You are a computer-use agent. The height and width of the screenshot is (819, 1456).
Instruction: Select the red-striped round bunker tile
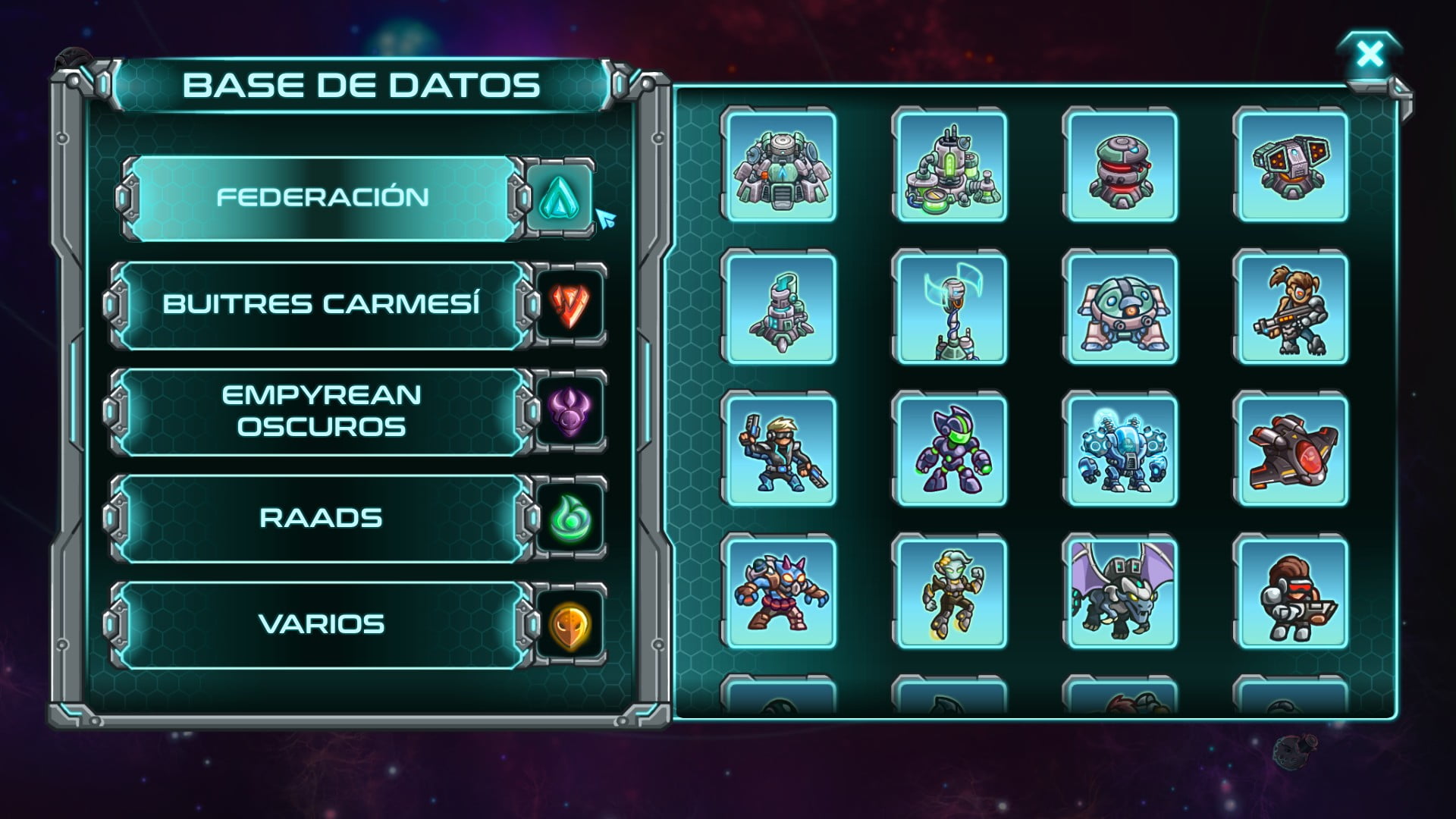(1120, 165)
